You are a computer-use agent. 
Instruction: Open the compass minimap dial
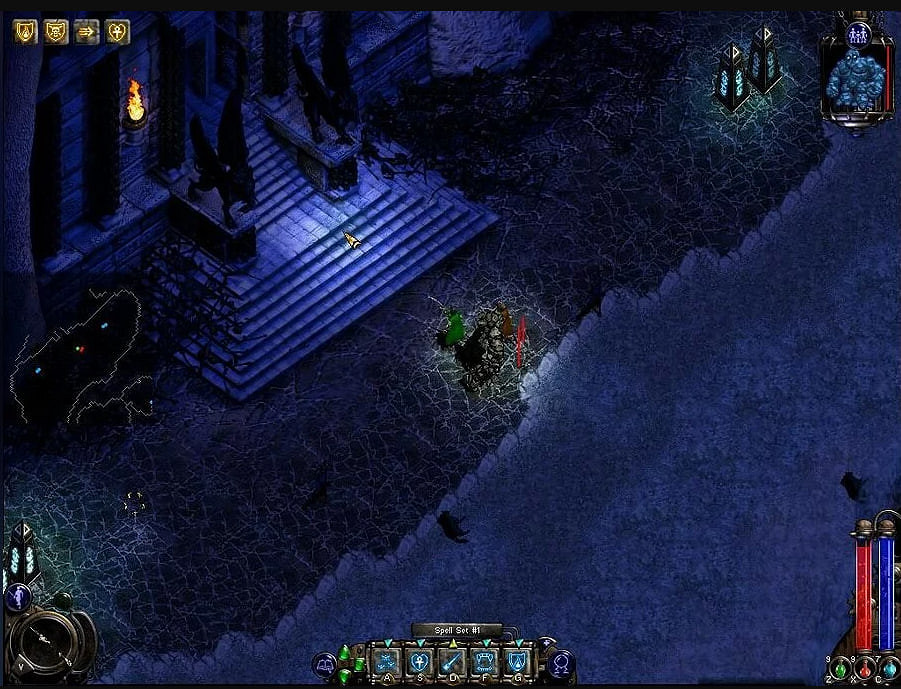coord(44,640)
